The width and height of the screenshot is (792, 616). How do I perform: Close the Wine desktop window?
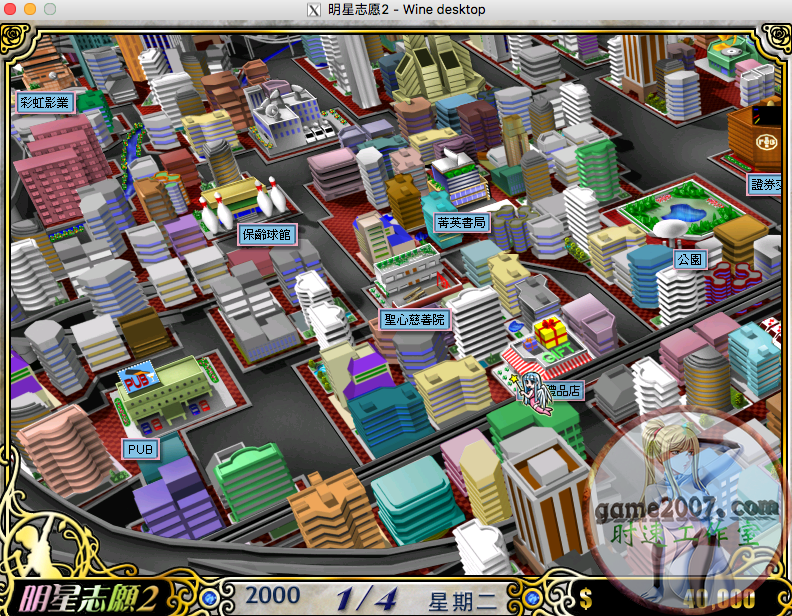11,9
